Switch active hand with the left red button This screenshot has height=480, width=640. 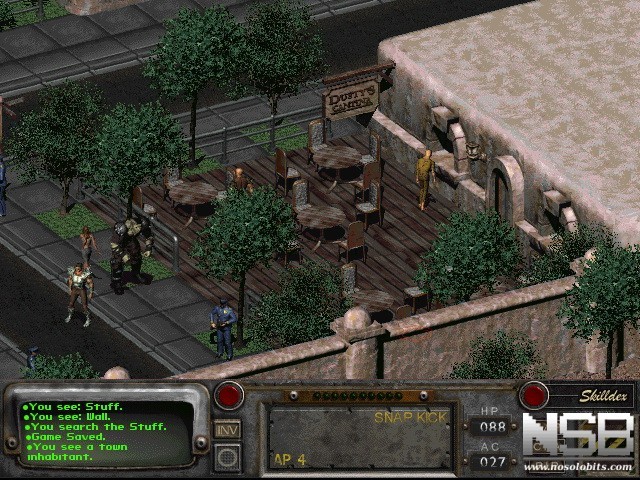(228, 395)
